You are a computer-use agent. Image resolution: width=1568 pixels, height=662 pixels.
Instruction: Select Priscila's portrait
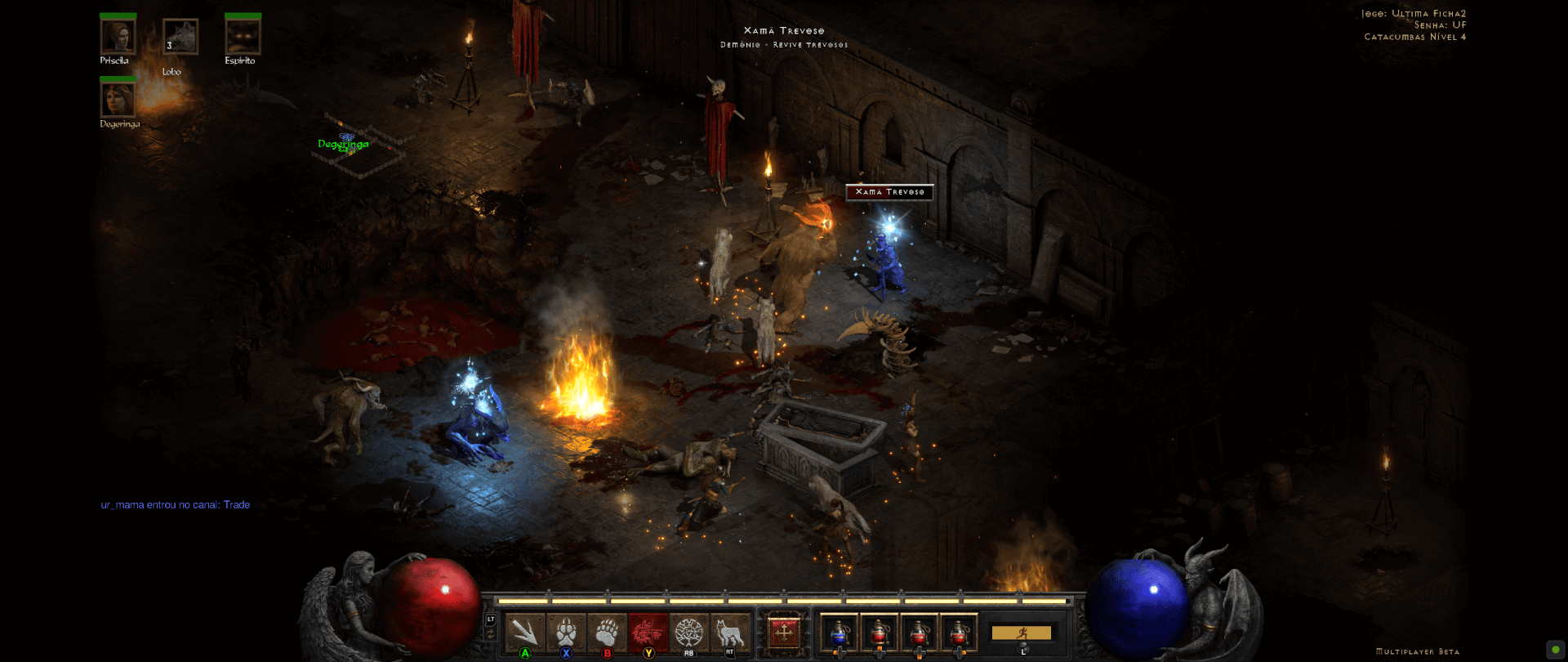coord(118,37)
